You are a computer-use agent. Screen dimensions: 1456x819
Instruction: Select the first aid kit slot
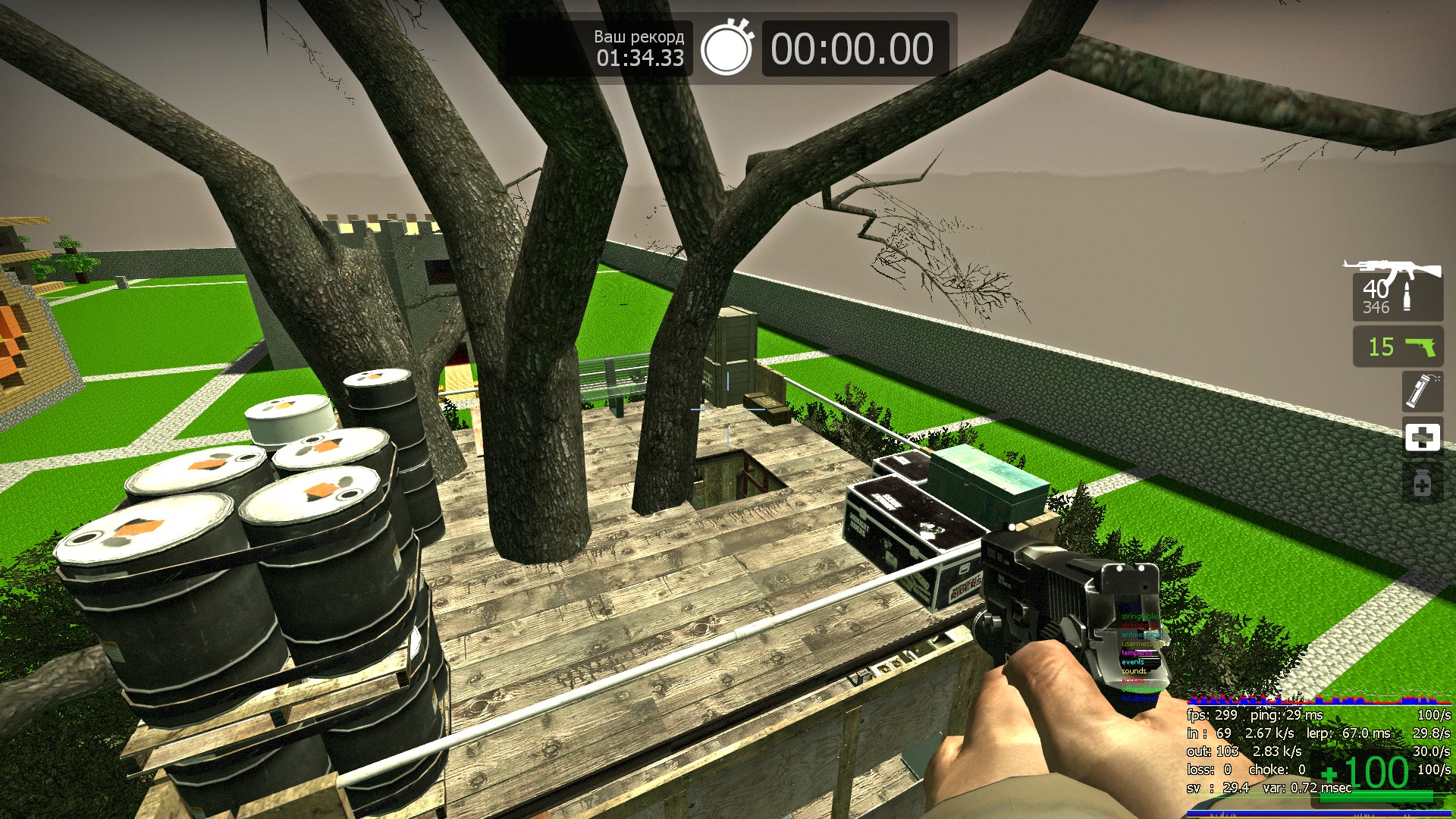tap(1422, 438)
